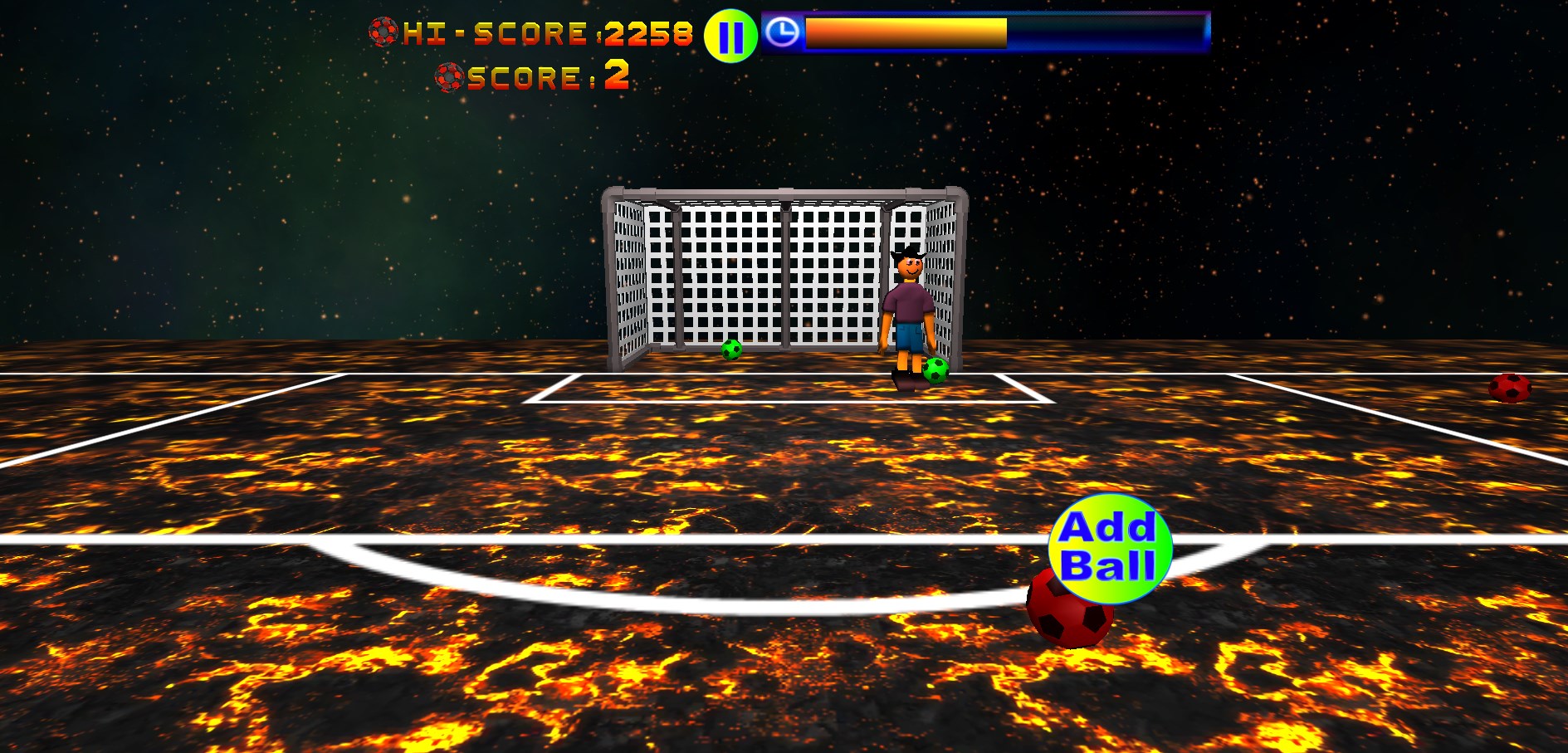This screenshot has height=753, width=1568.
Task: Tap the Add Ball button
Action: (x=1110, y=548)
